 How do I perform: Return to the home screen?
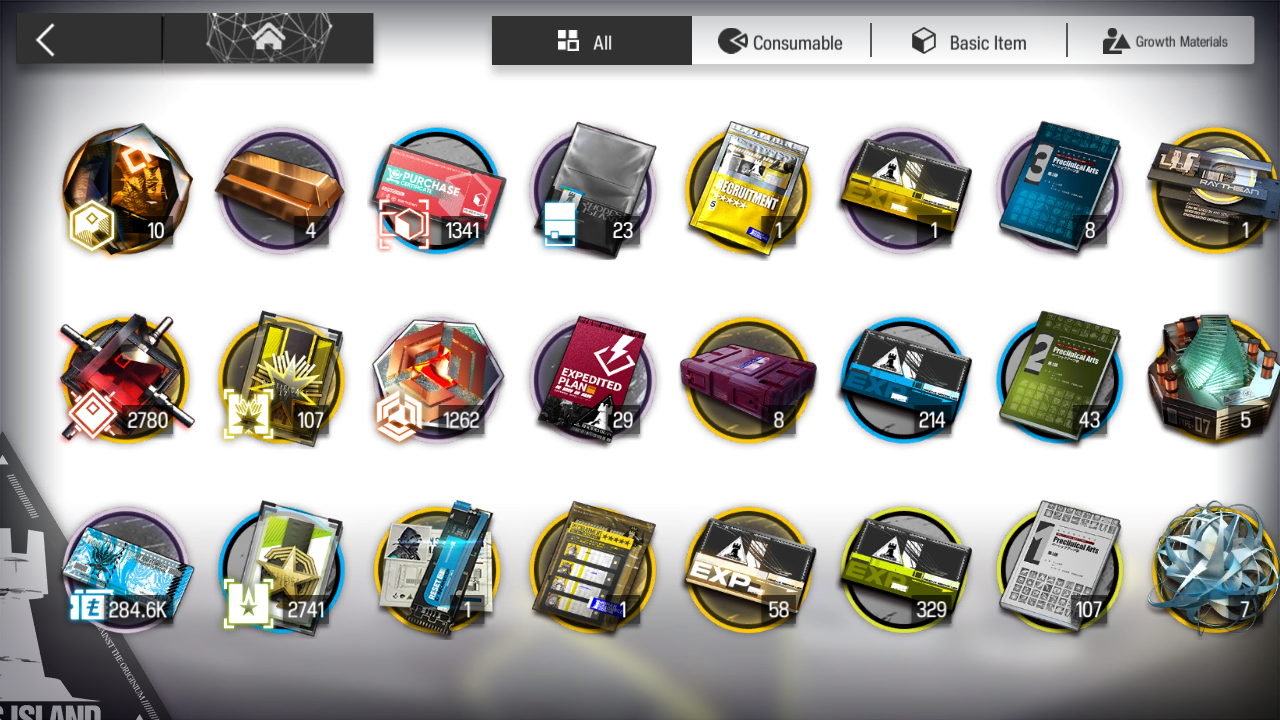click(268, 39)
